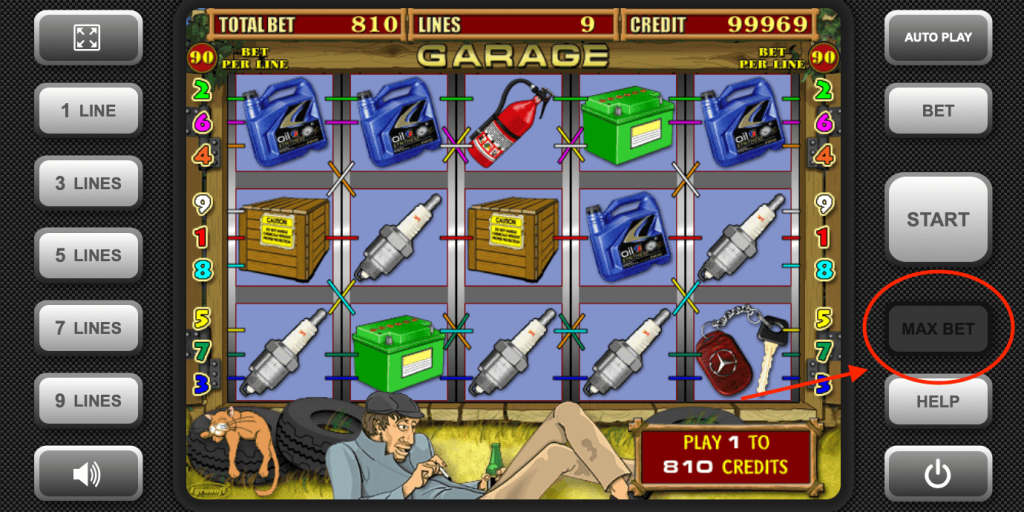This screenshot has height=512, width=1024.
Task: Exit the game with the power button
Action: pyautogui.click(x=937, y=474)
